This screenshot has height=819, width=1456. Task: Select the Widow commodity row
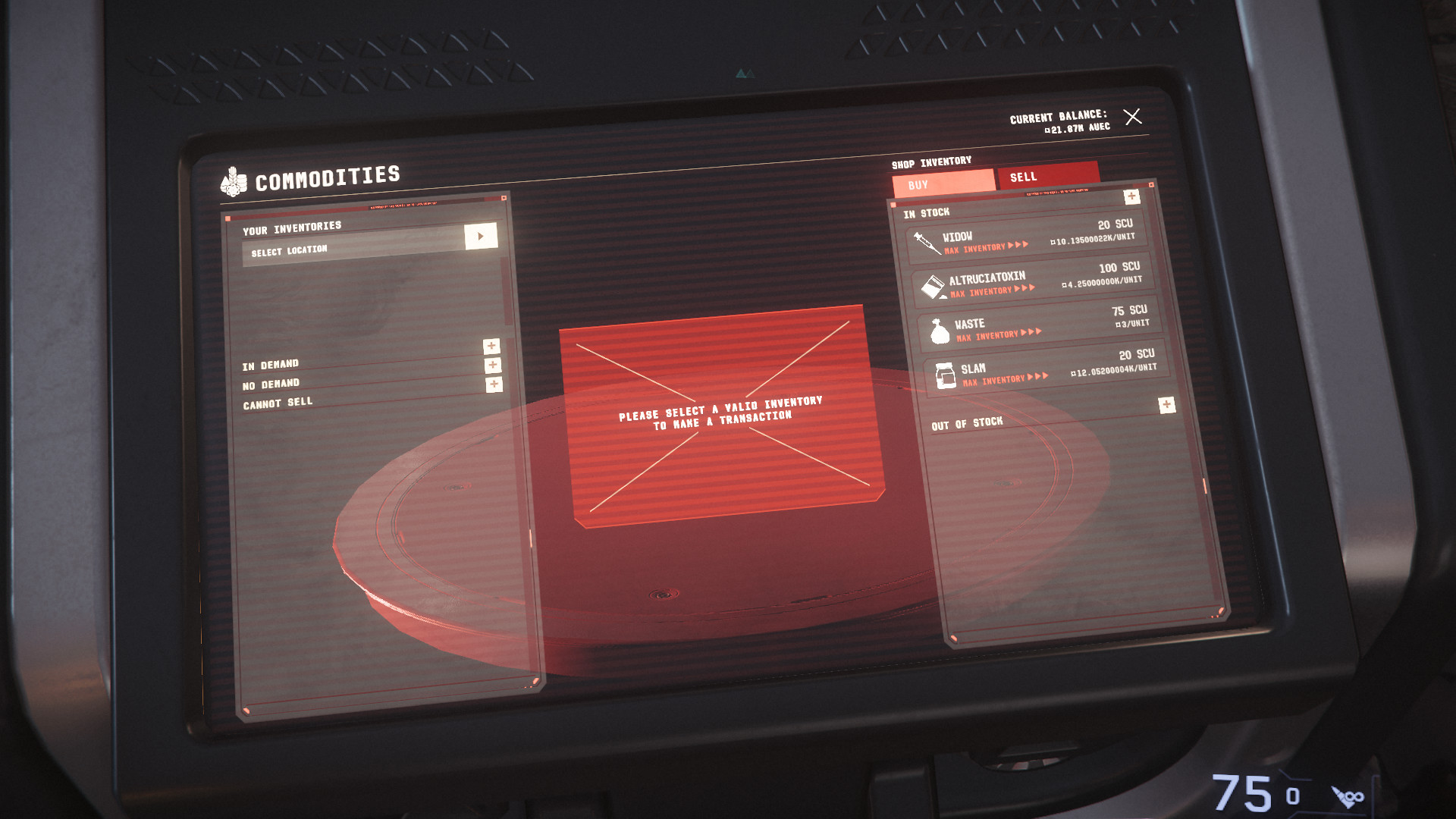point(1025,239)
